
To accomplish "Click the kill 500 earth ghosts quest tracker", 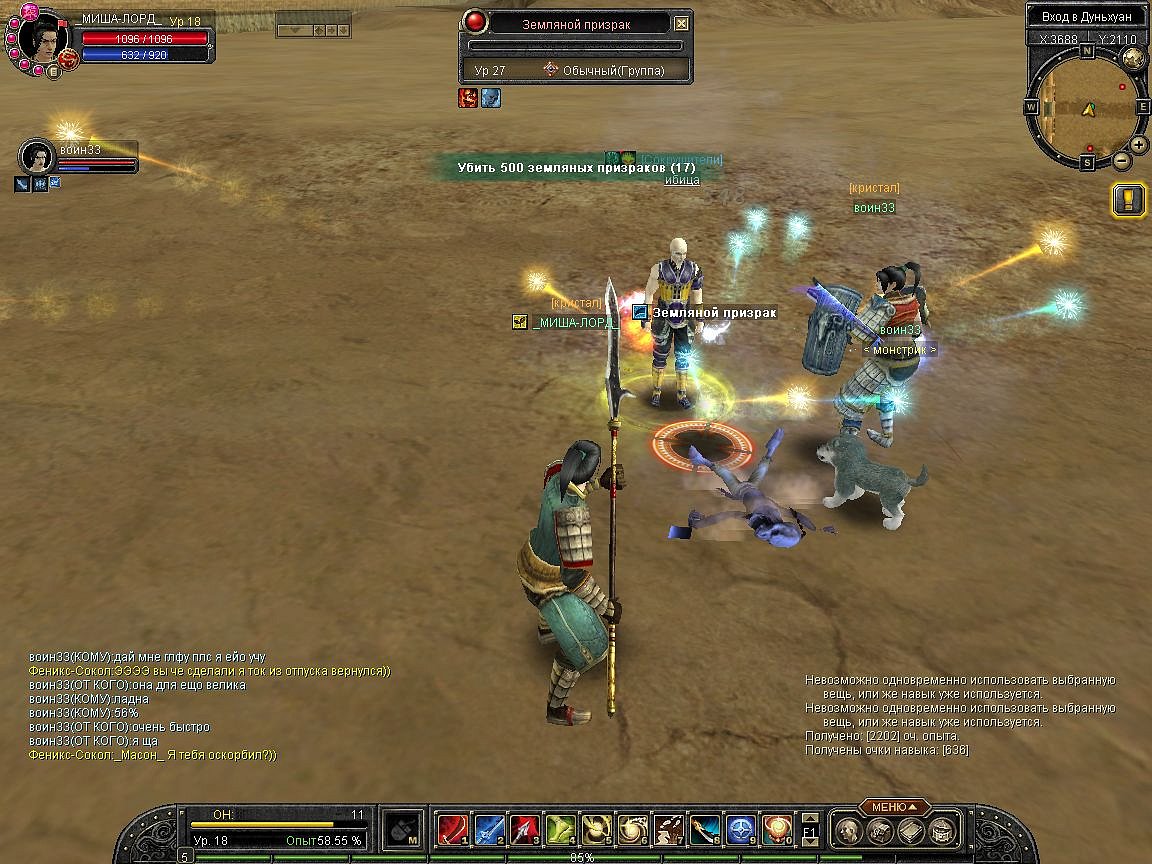I will click(576, 168).
